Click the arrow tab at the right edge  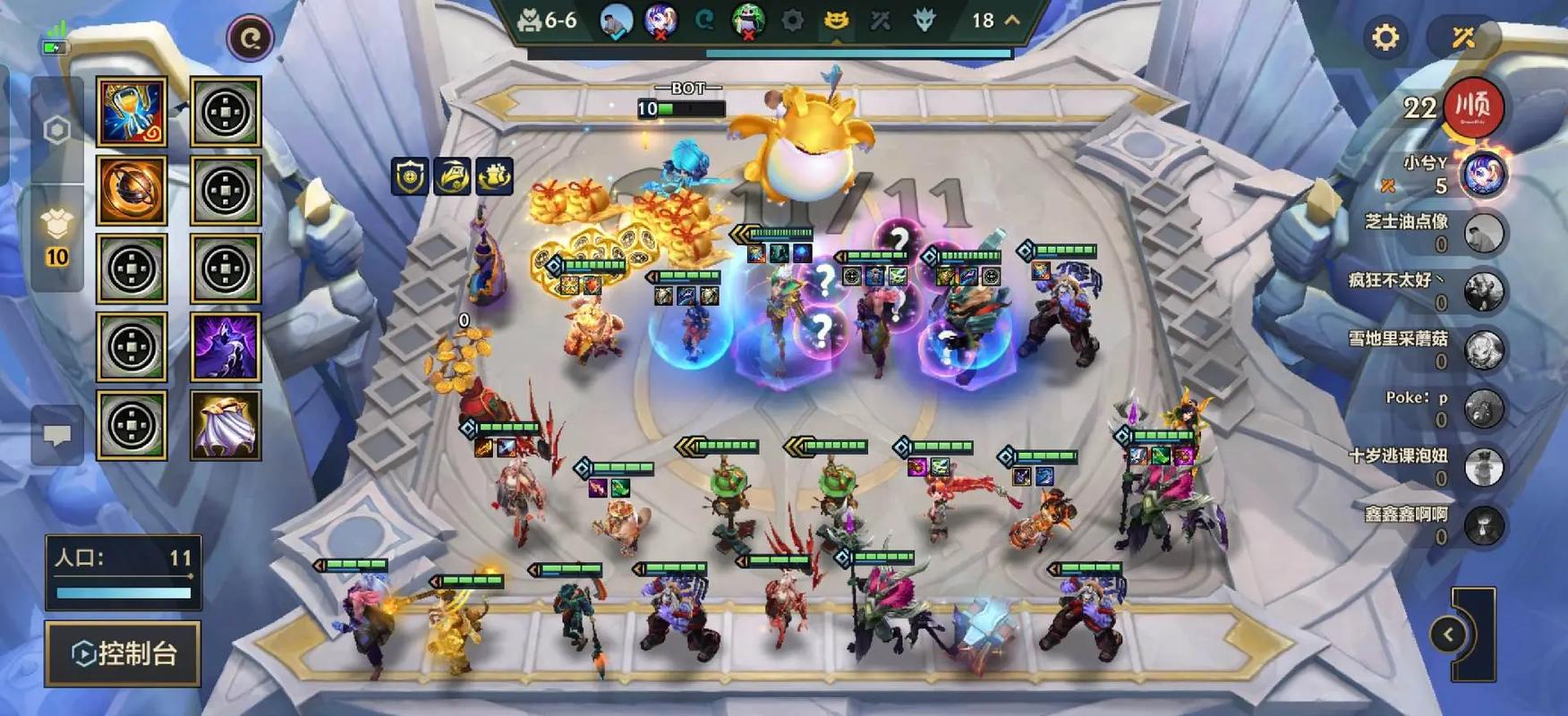pyautogui.click(x=1449, y=635)
